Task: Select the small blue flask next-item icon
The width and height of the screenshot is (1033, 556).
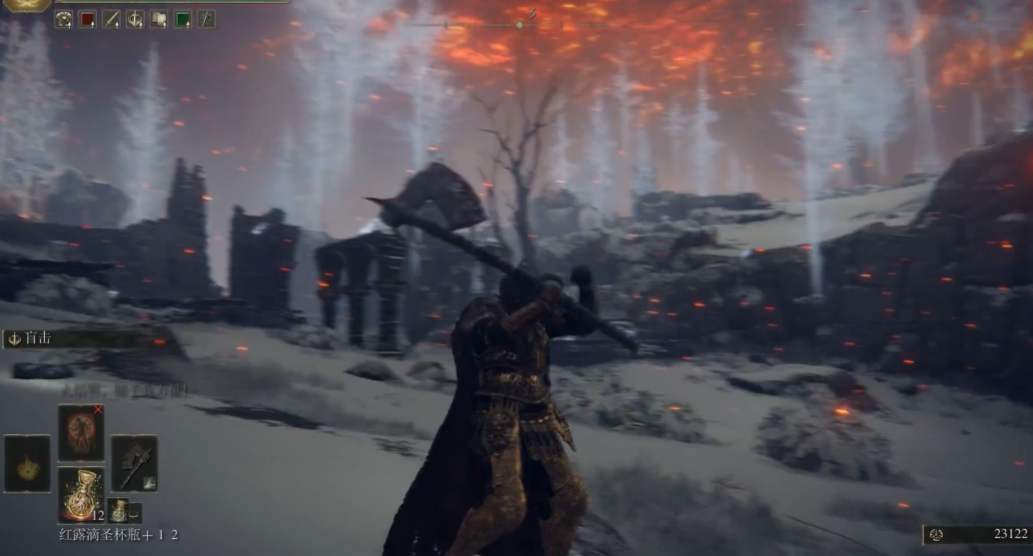Action: [118, 509]
